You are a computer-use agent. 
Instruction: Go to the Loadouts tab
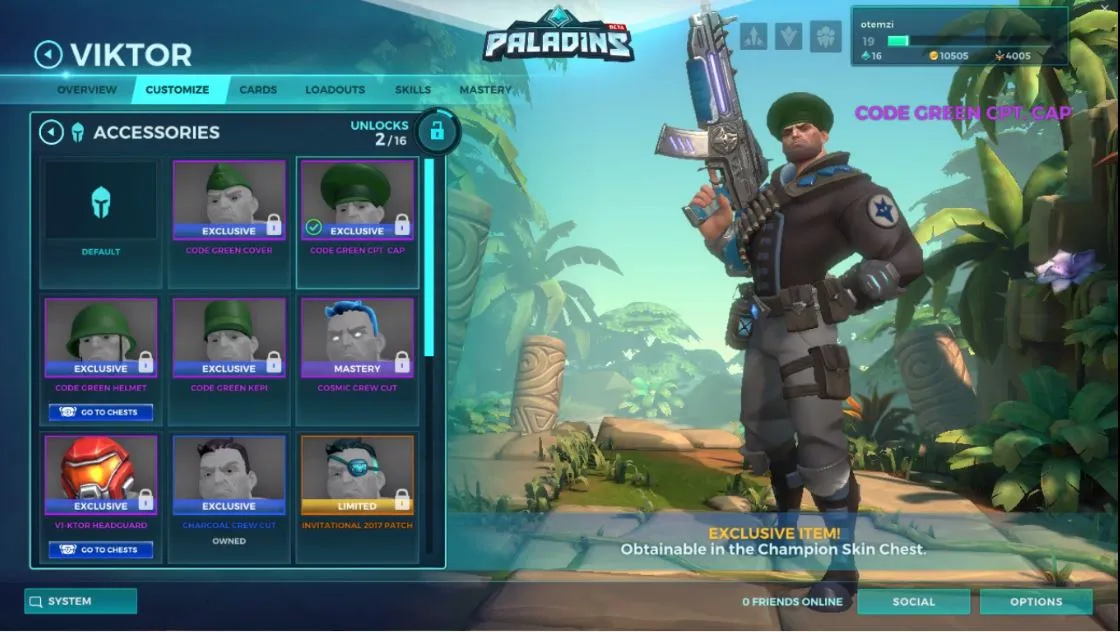point(335,90)
